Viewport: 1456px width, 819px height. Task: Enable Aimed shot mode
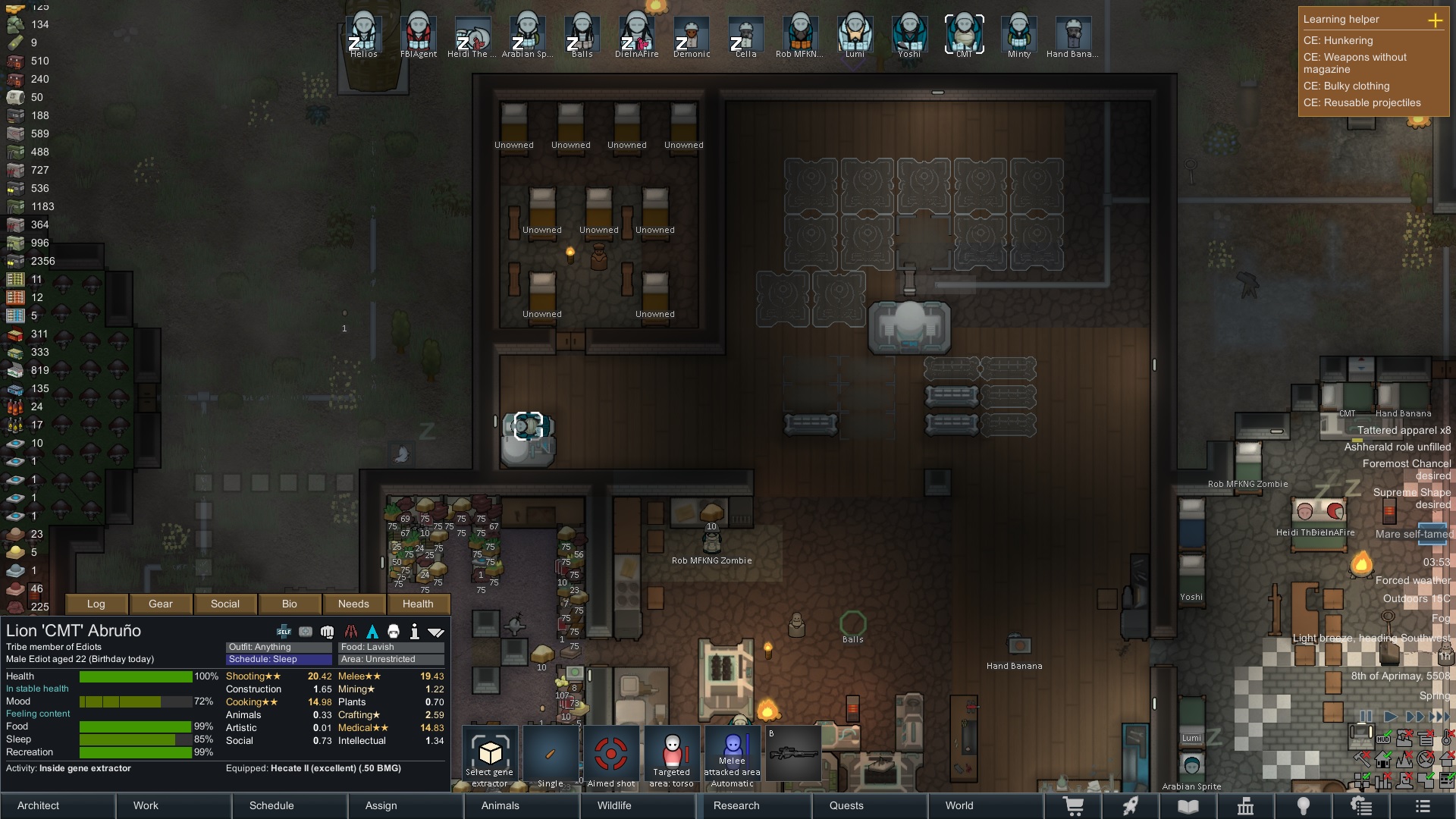612,755
